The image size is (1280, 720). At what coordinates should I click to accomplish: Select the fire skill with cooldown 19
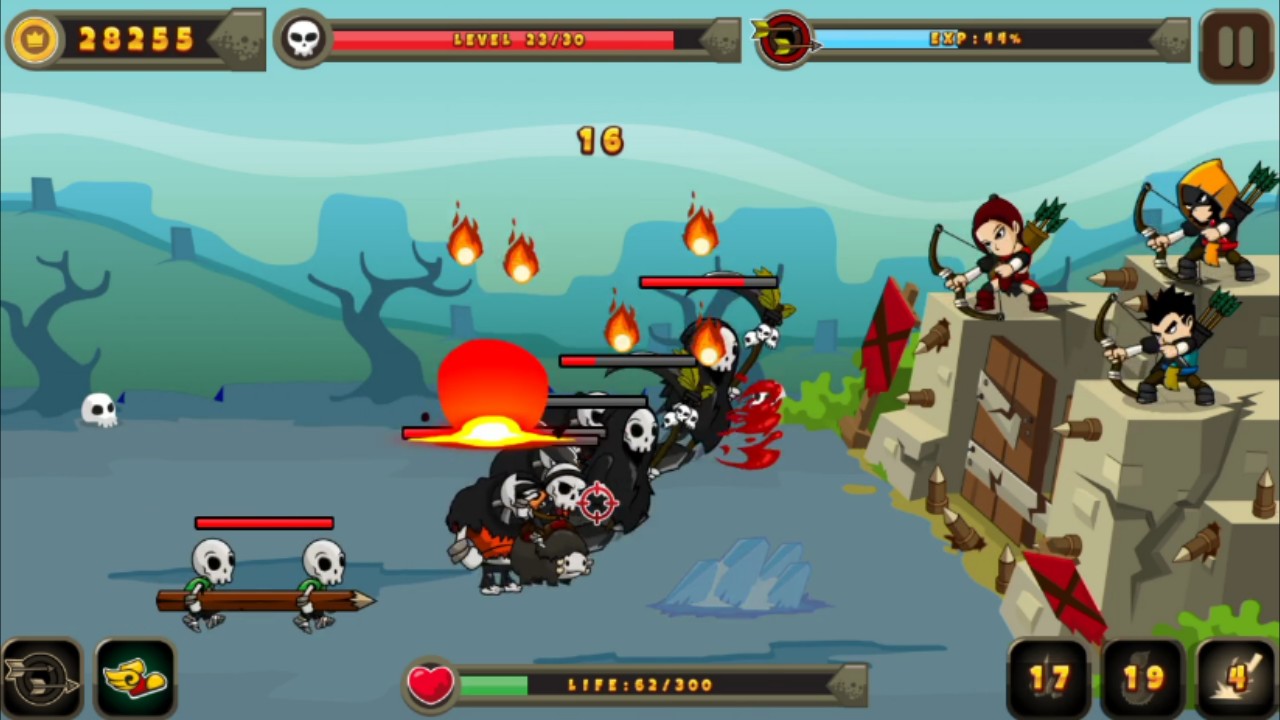coord(1143,680)
